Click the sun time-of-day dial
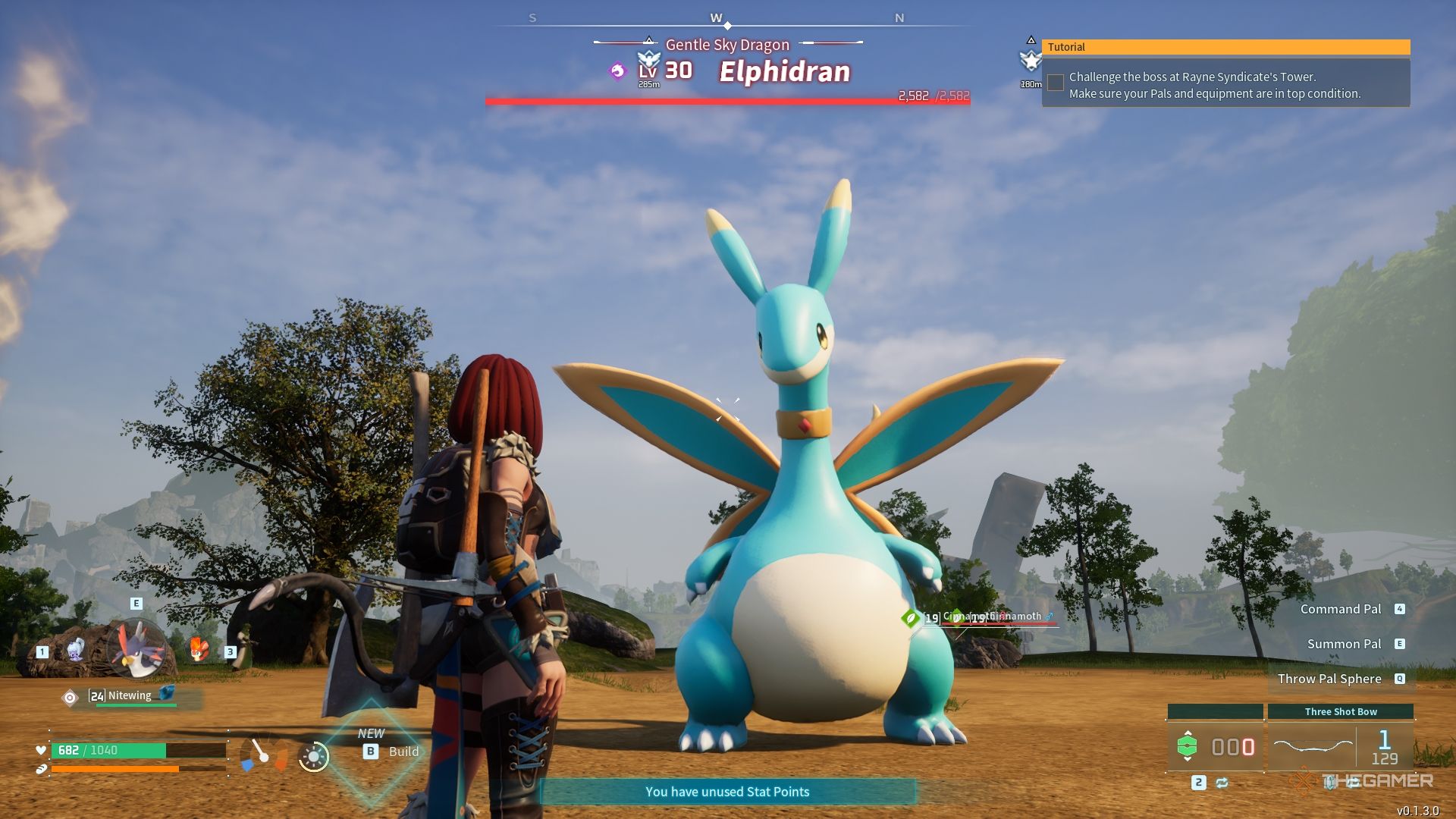 [x=313, y=756]
